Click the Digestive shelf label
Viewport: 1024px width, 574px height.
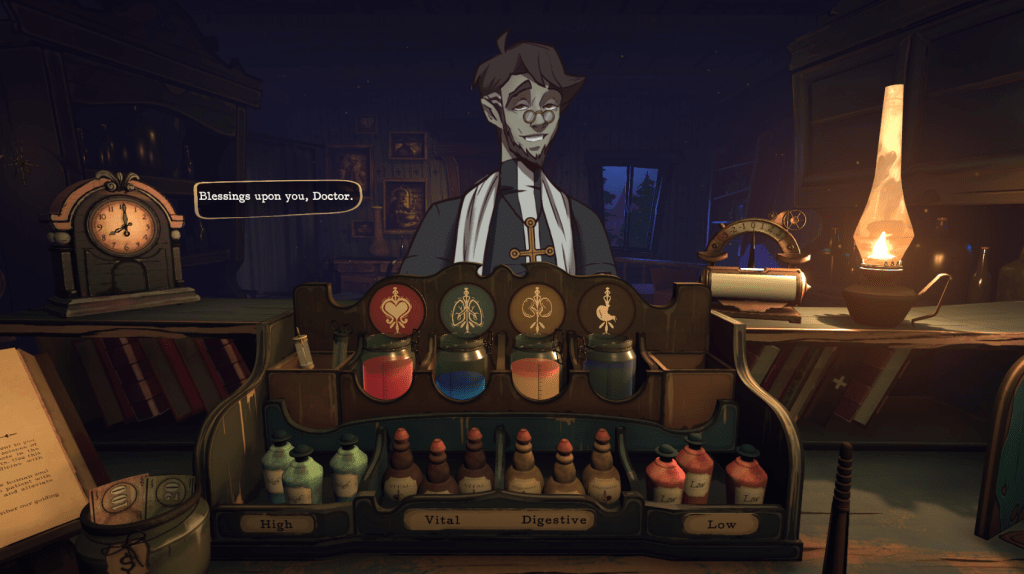555,520
